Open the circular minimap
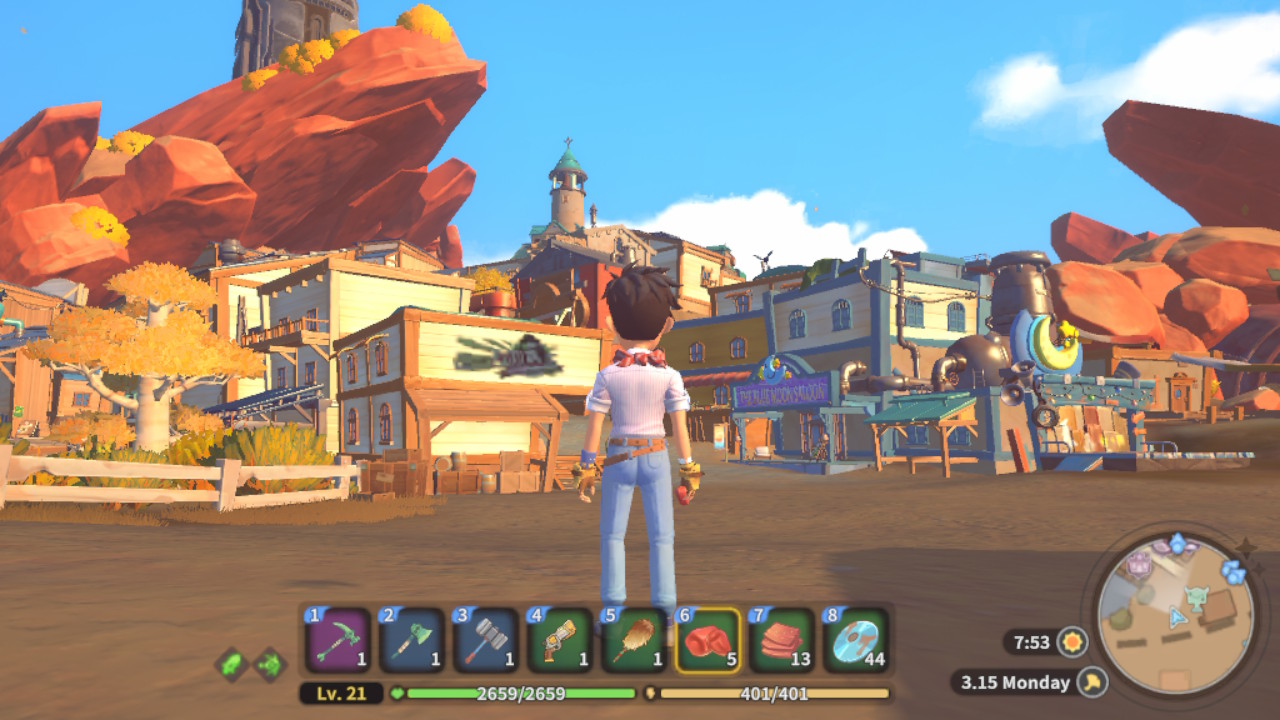The height and width of the screenshot is (720, 1280). 1175,613
